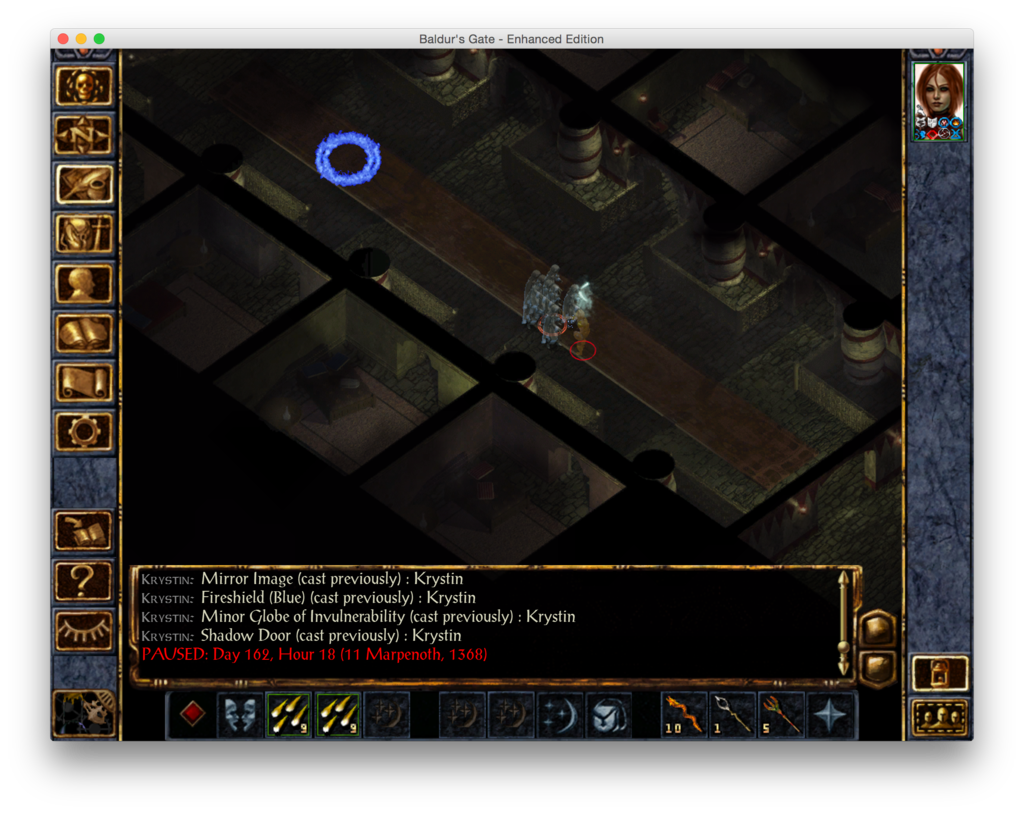Open the priest scroll button

(x=84, y=381)
